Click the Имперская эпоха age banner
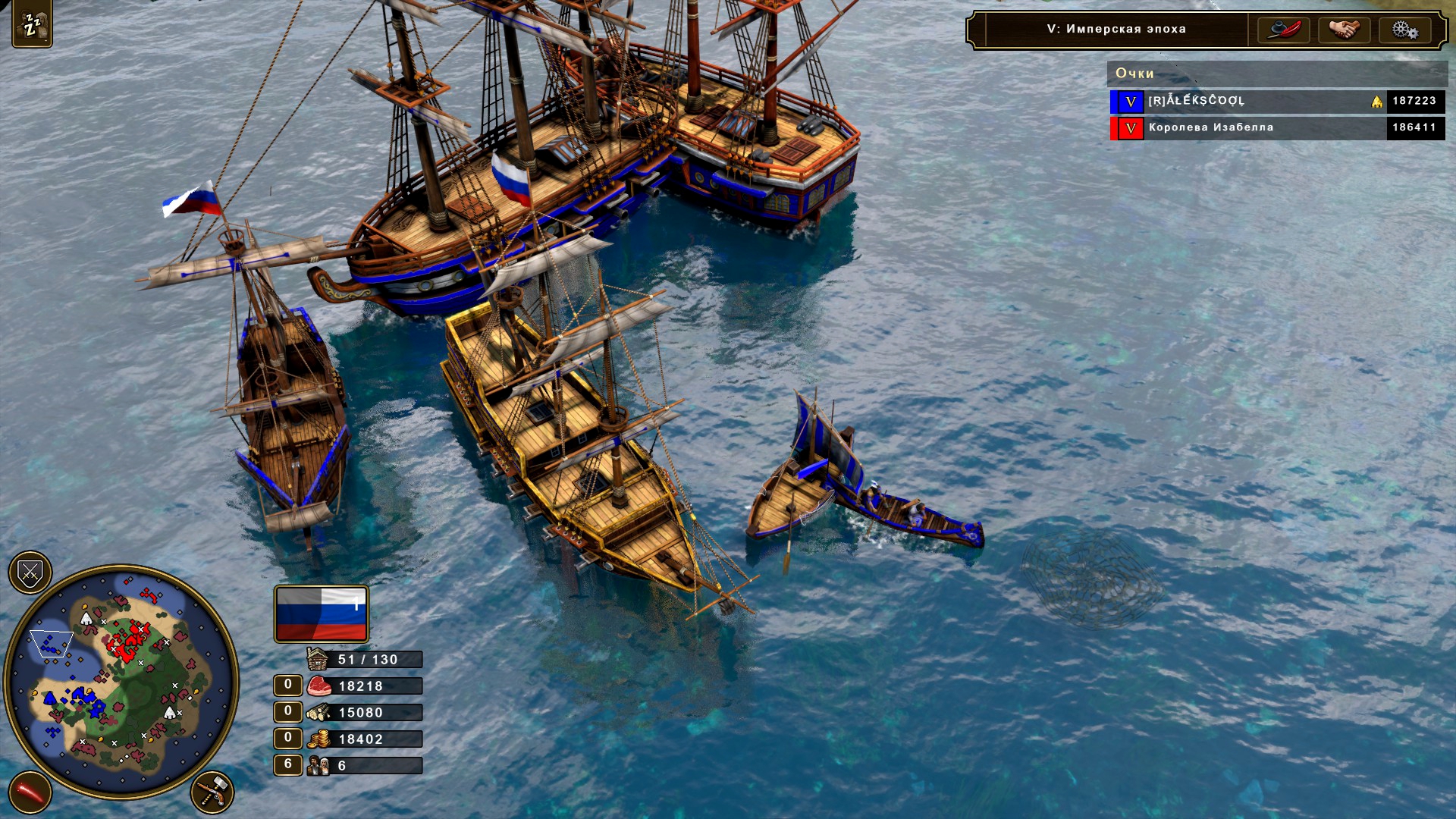The height and width of the screenshot is (819, 1456). coord(1116,30)
